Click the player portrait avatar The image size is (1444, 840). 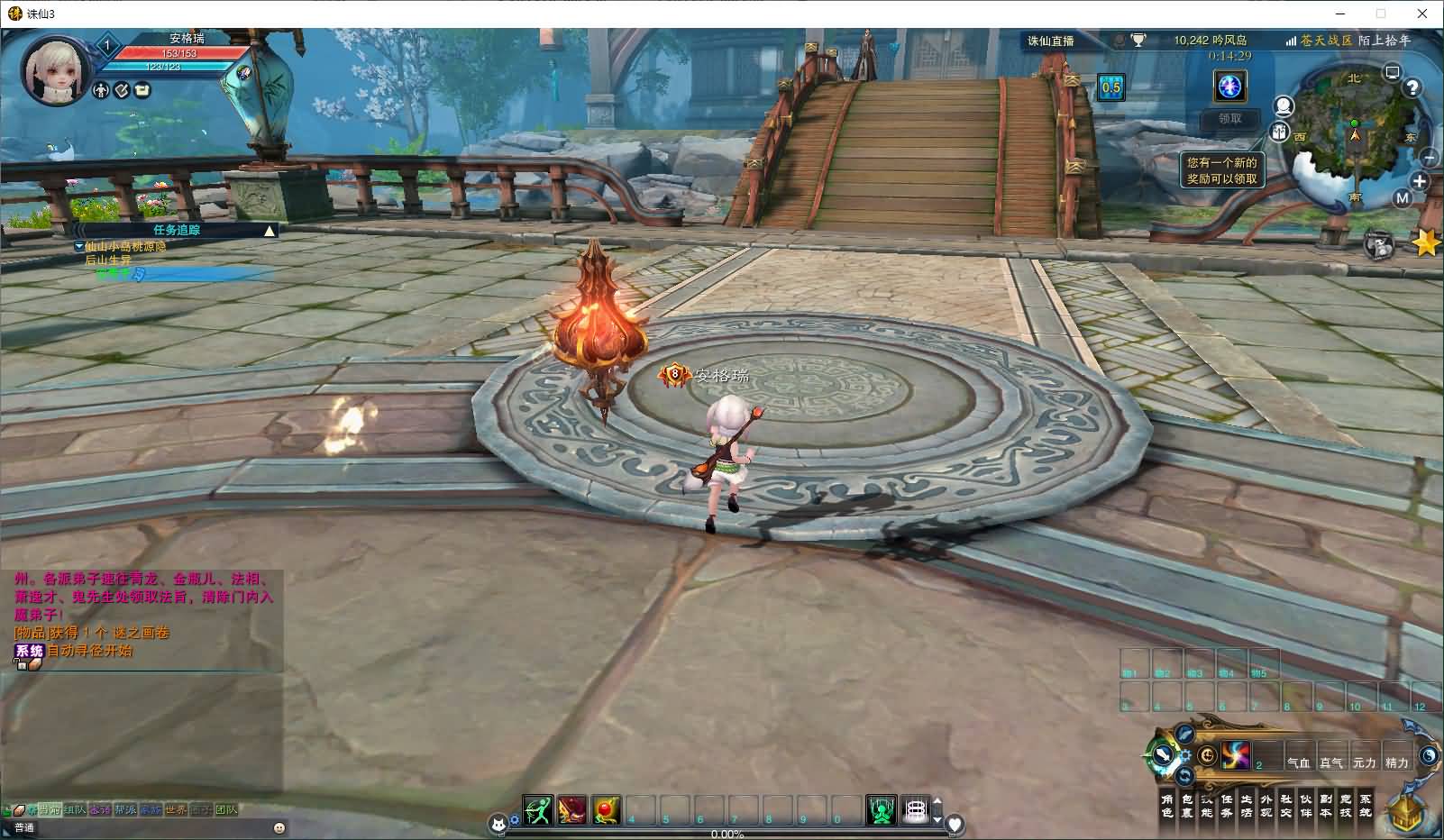click(56, 70)
